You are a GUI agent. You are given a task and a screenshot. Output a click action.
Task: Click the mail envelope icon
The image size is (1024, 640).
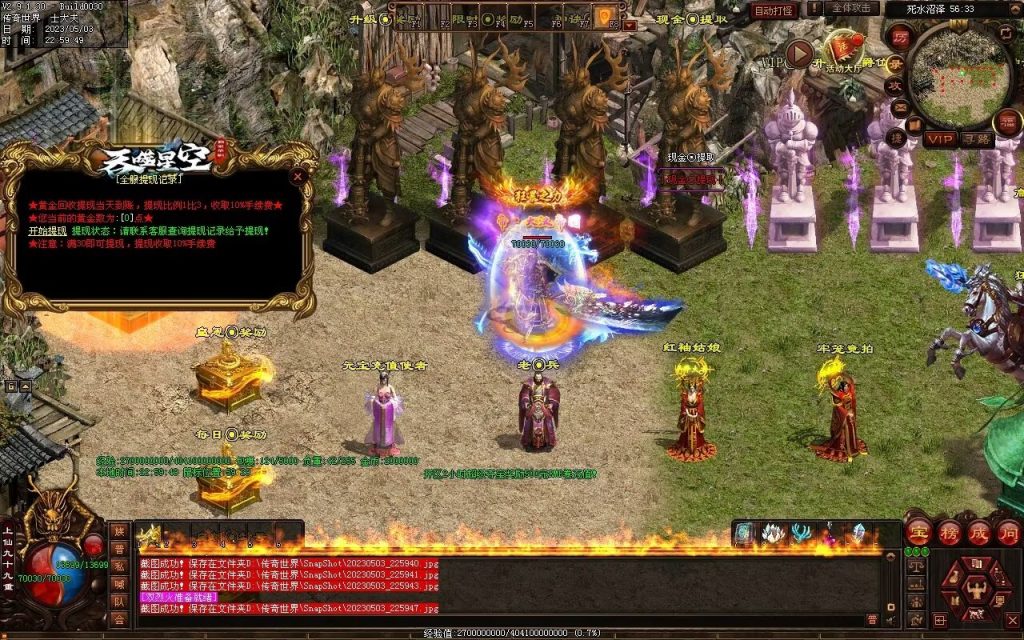point(898,107)
